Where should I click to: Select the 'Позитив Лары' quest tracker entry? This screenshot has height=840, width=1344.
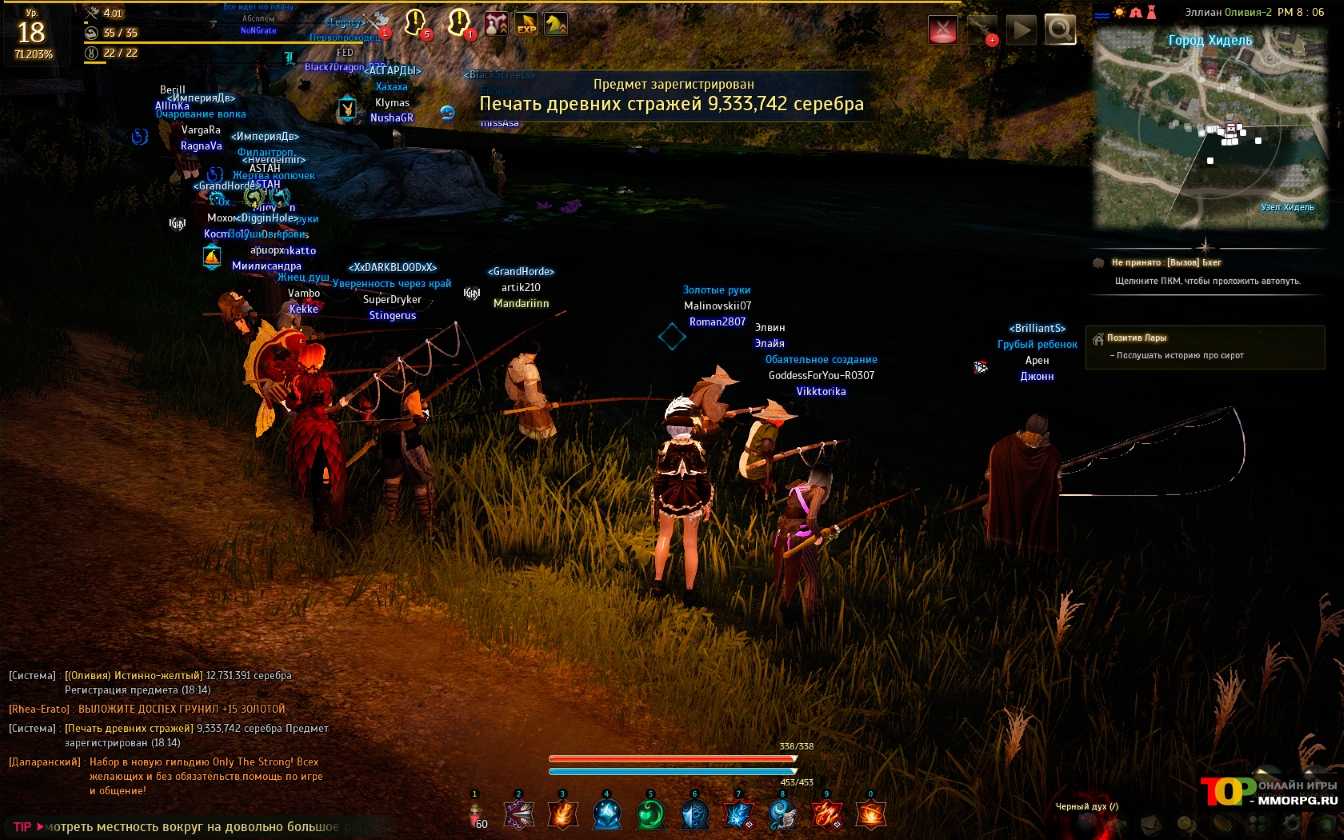pos(1136,338)
